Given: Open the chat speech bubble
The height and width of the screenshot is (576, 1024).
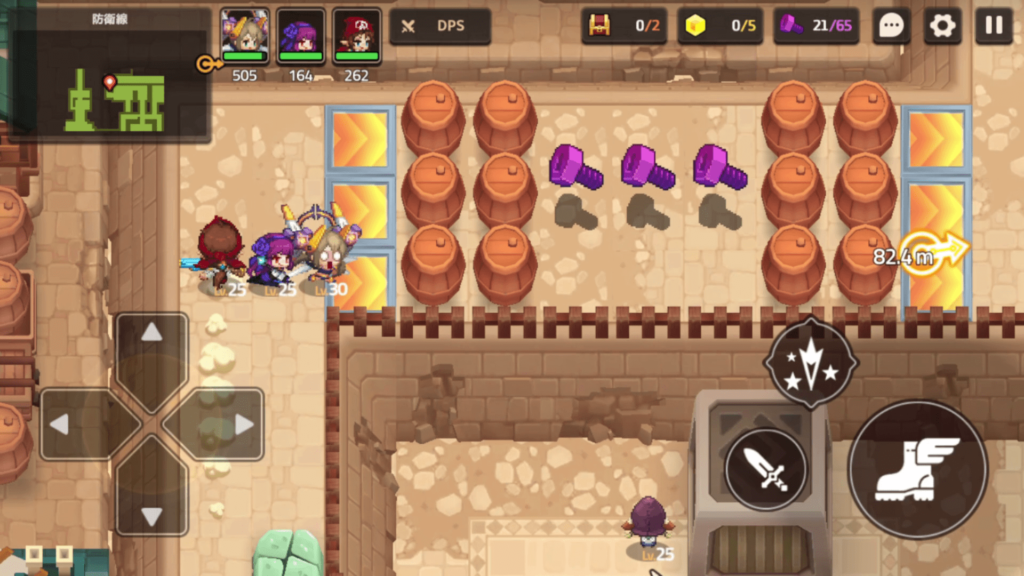Looking at the screenshot, I should point(890,26).
